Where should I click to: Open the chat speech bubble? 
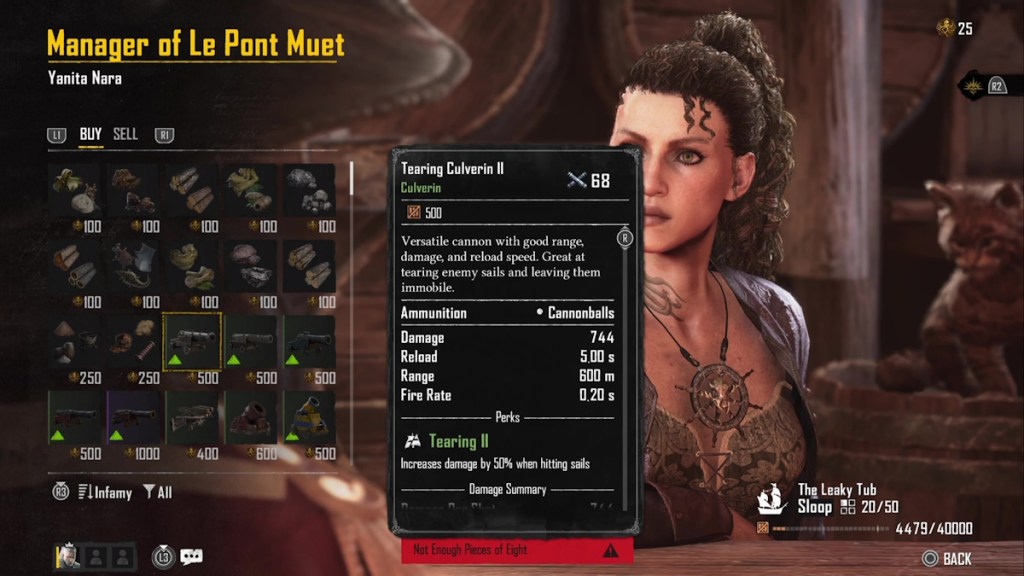tap(191, 556)
